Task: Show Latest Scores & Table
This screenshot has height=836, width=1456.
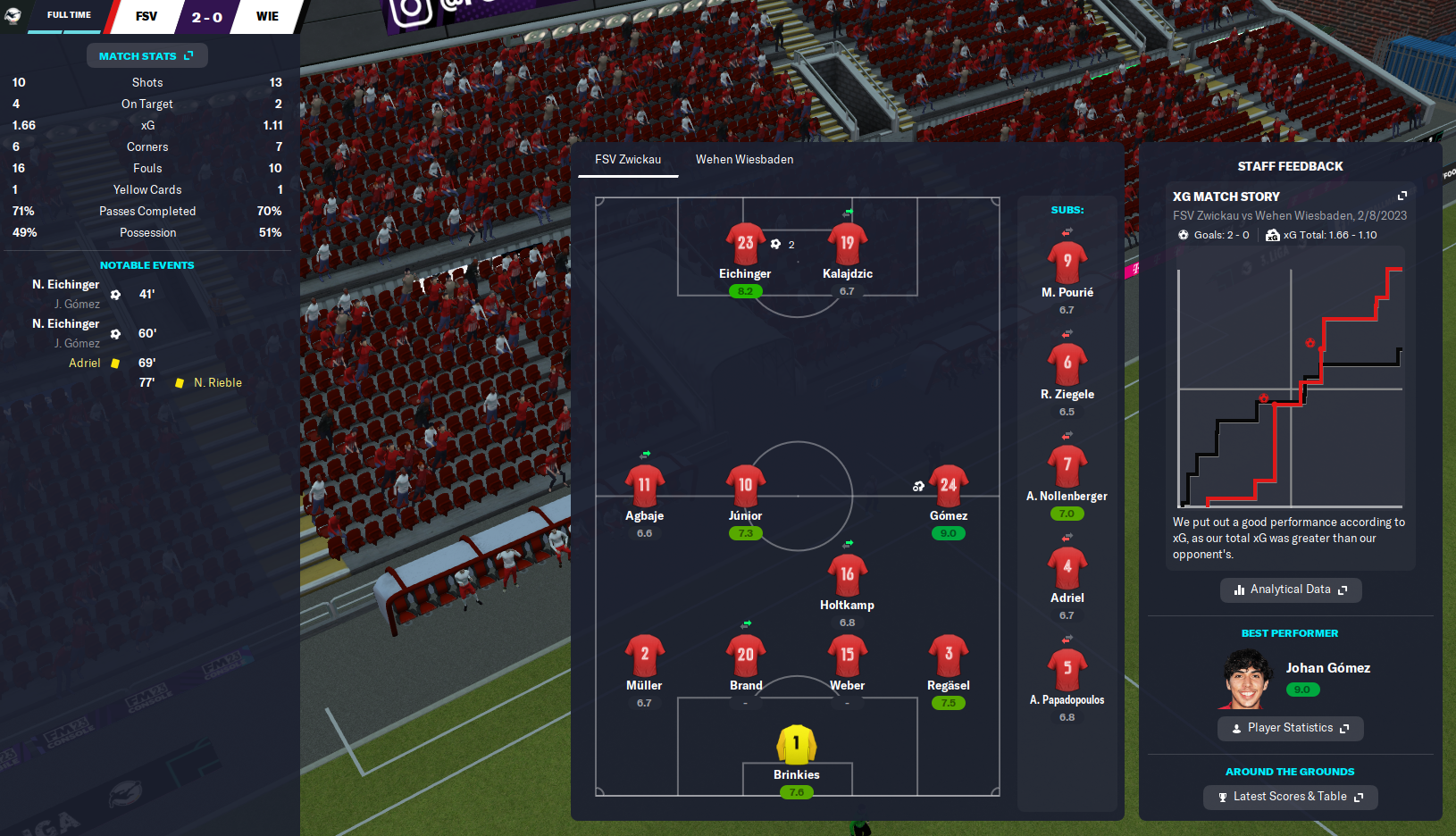Action: point(1290,797)
